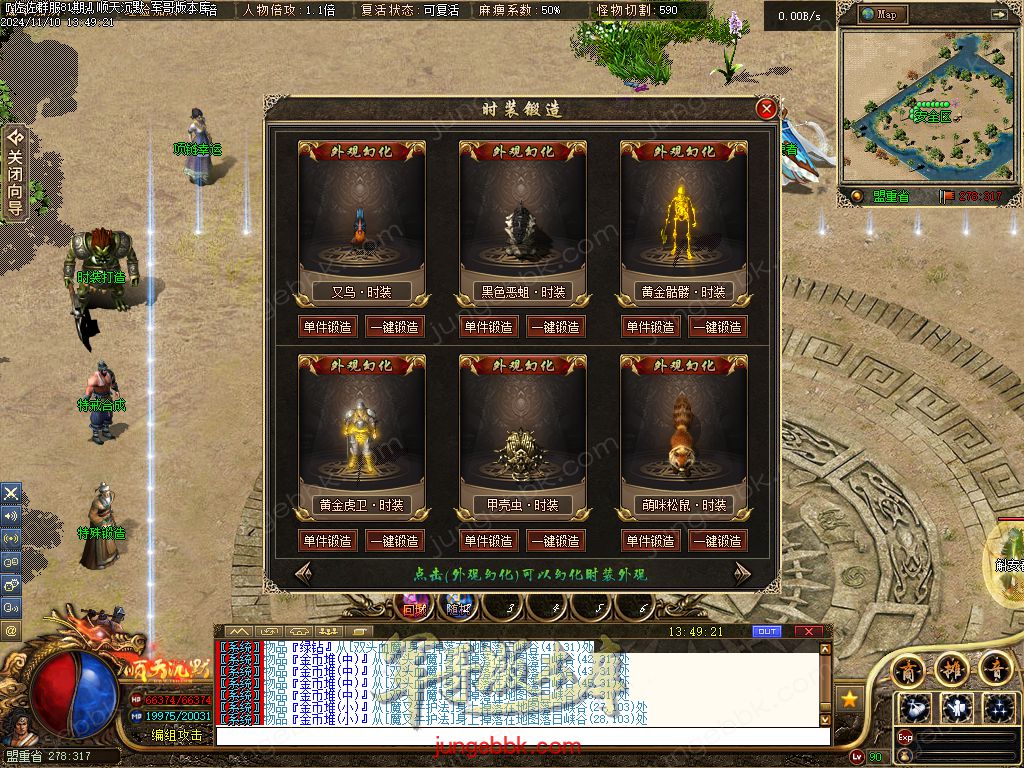Click the blue OUT button on chat bar
Screen dimensions: 1024x768
tap(766, 632)
